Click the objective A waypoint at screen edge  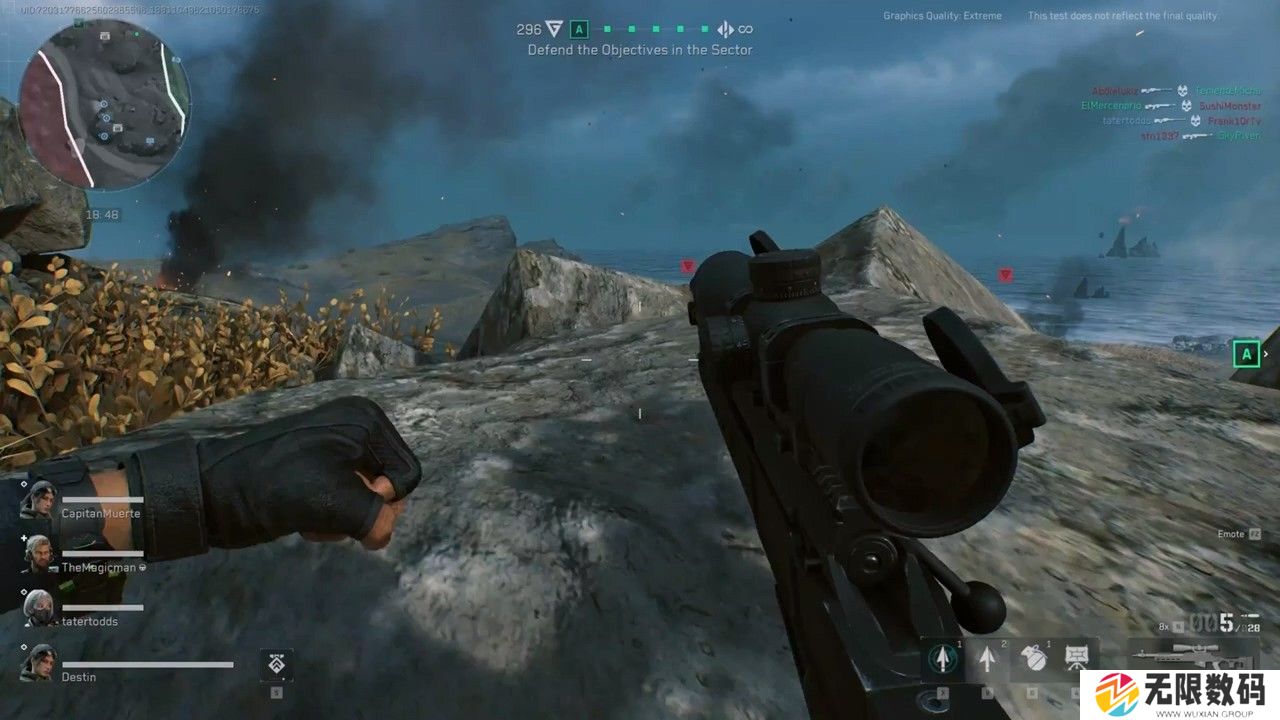(1246, 353)
